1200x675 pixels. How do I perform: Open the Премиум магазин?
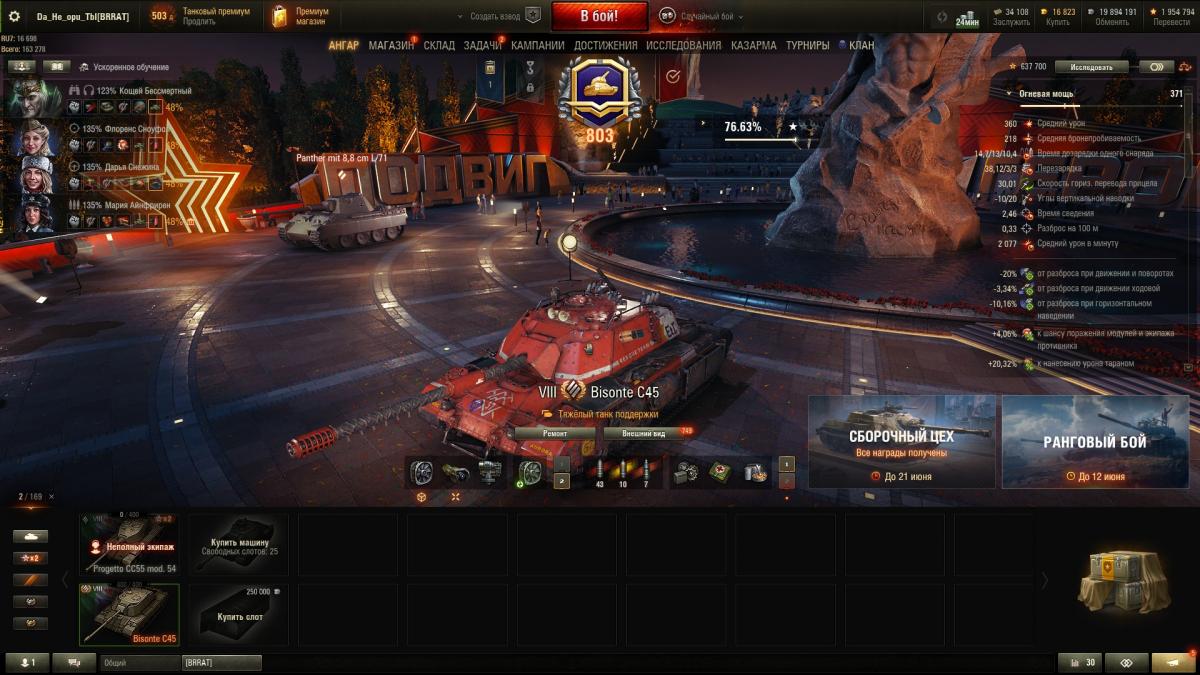302,16
